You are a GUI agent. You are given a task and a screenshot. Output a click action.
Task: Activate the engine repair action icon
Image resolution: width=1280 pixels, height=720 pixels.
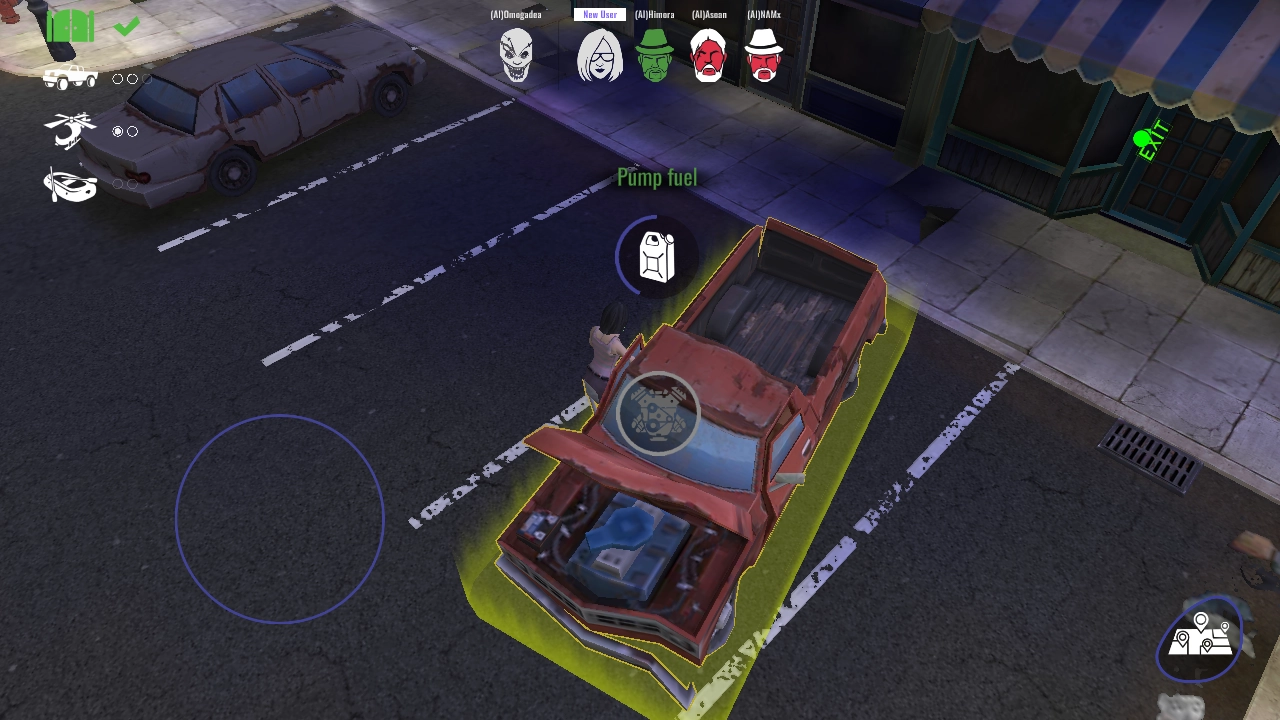pos(657,413)
